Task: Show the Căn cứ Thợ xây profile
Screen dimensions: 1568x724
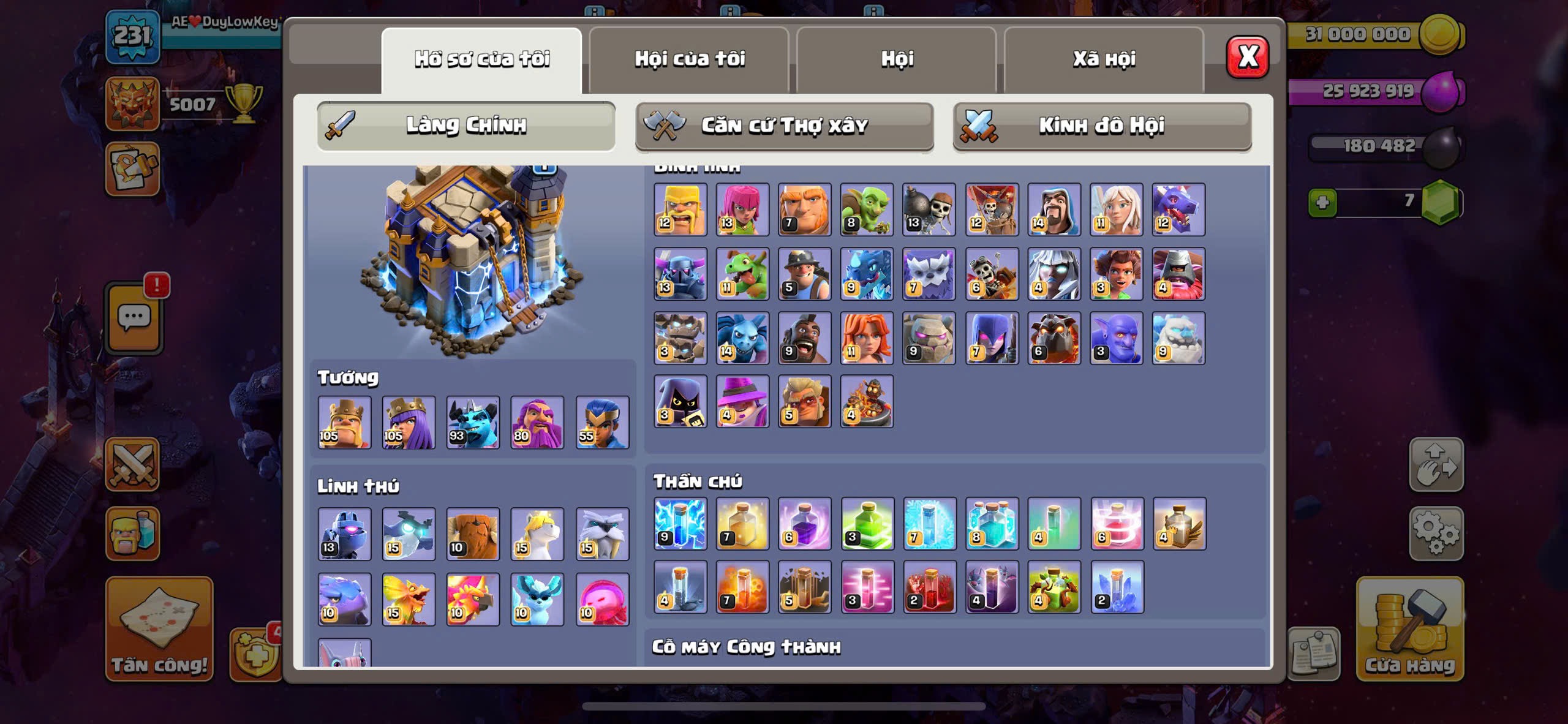Action: 784,126
